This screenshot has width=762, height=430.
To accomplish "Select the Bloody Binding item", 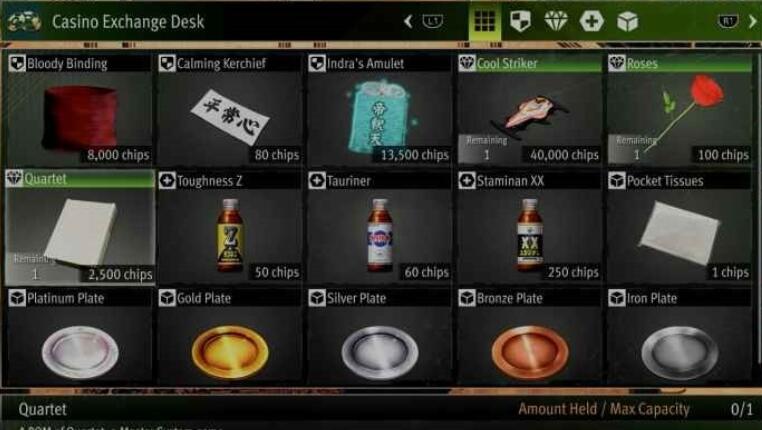I will (79, 110).
